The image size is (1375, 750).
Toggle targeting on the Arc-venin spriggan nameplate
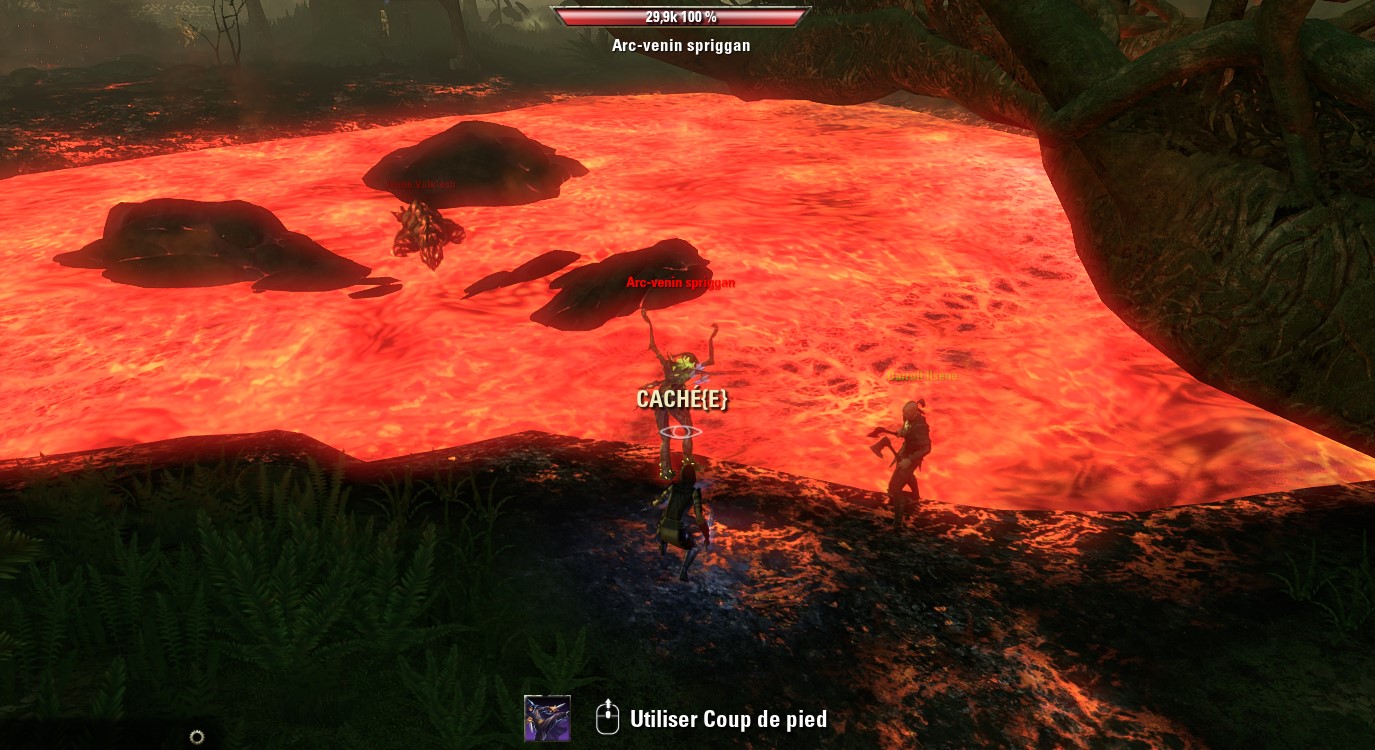coord(681,283)
